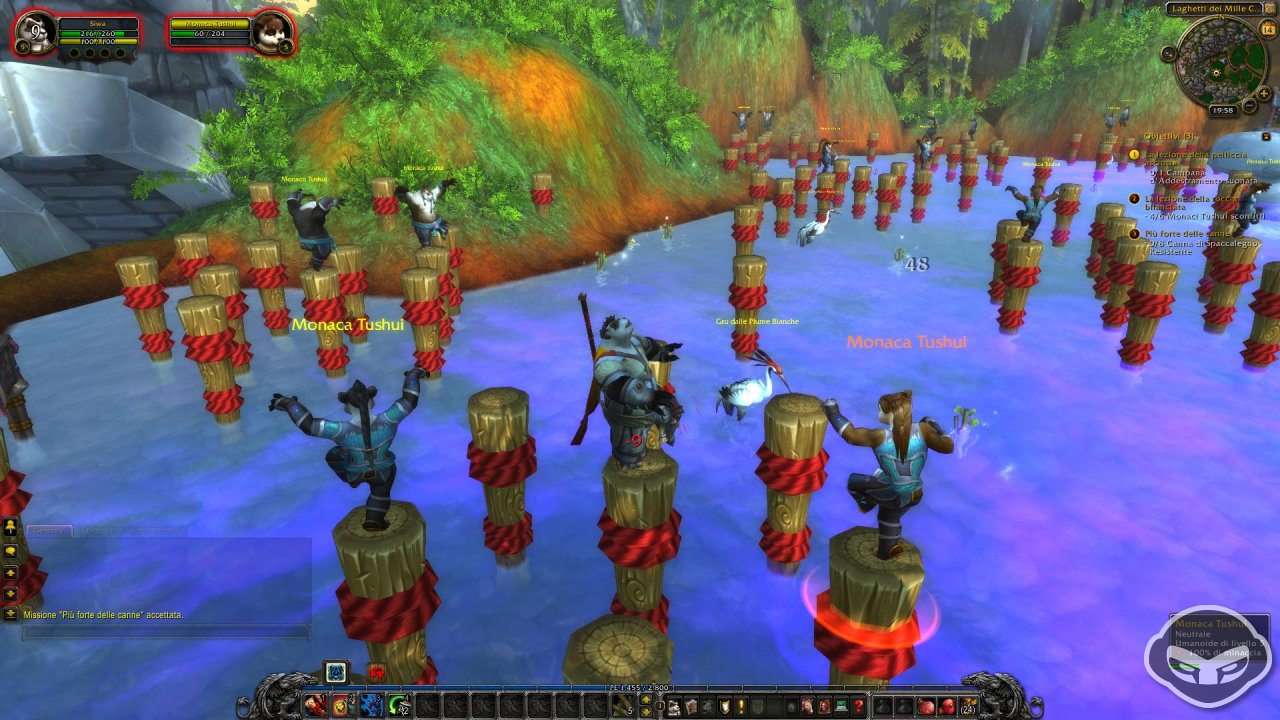Activate the first red fist ability
The width and height of the screenshot is (1280, 720).
[316, 706]
